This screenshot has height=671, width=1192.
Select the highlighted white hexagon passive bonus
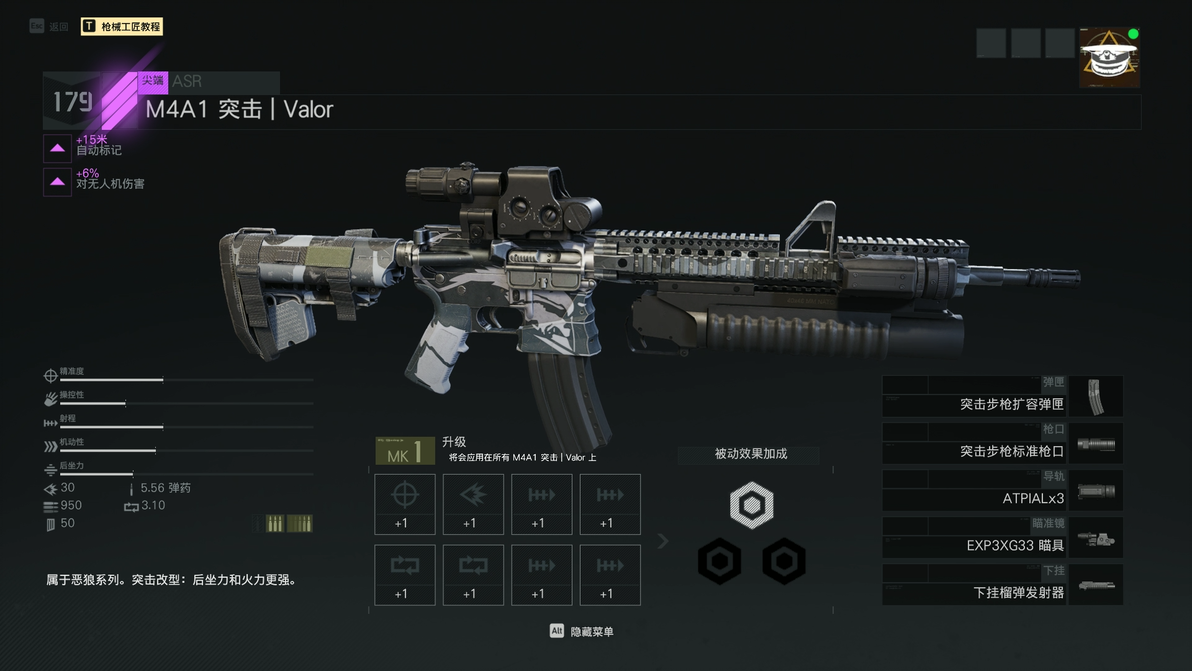coord(751,505)
